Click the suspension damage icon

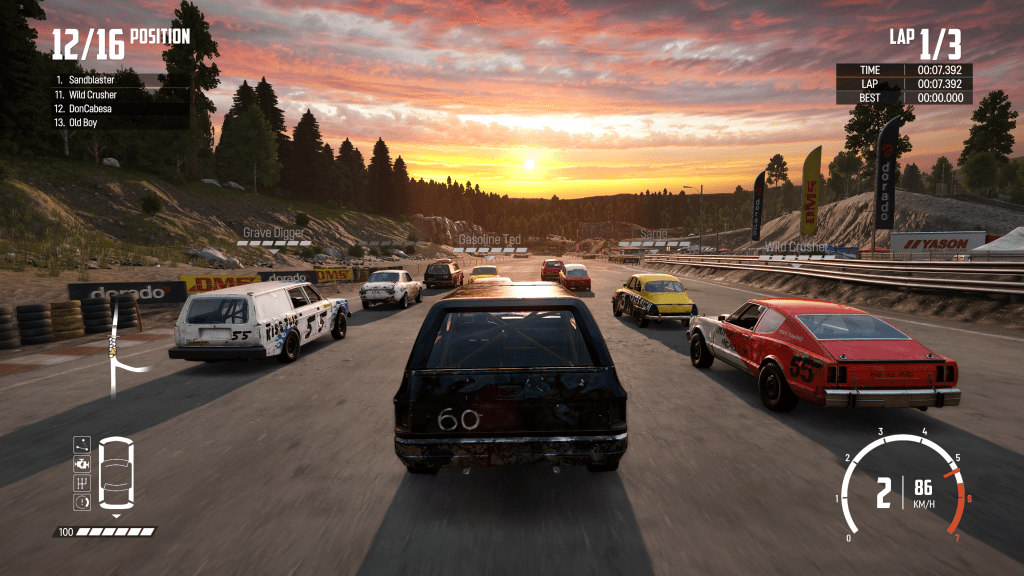coord(81,444)
